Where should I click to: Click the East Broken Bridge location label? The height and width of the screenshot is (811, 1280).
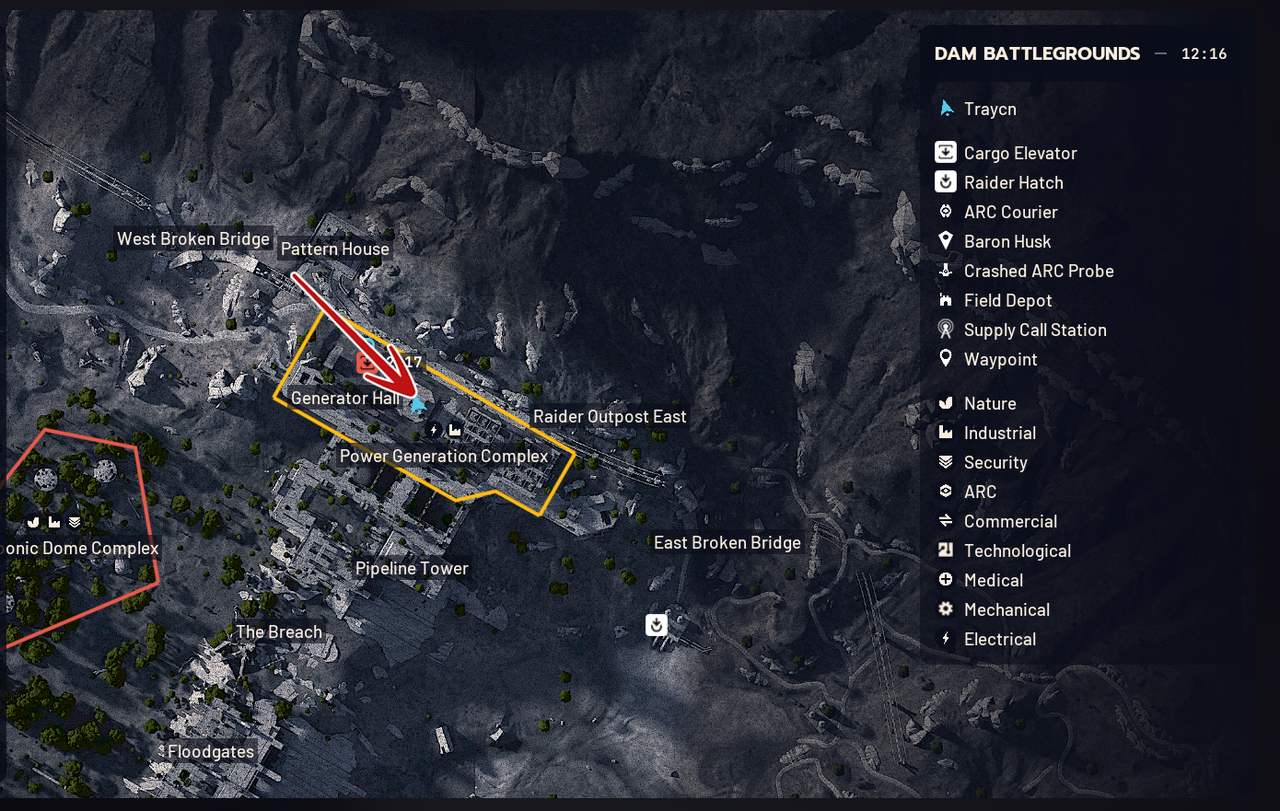727,542
